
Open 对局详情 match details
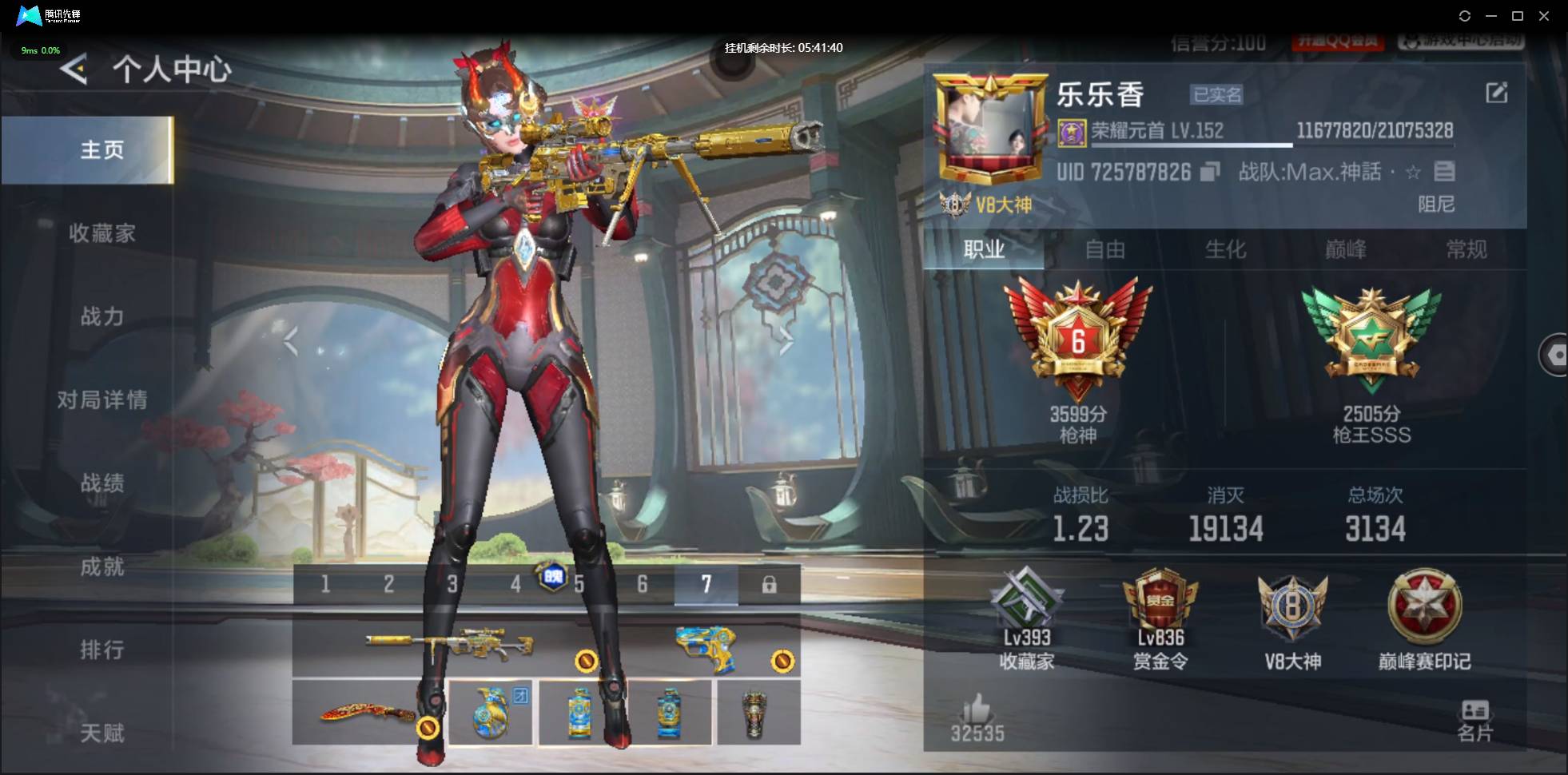[101, 399]
